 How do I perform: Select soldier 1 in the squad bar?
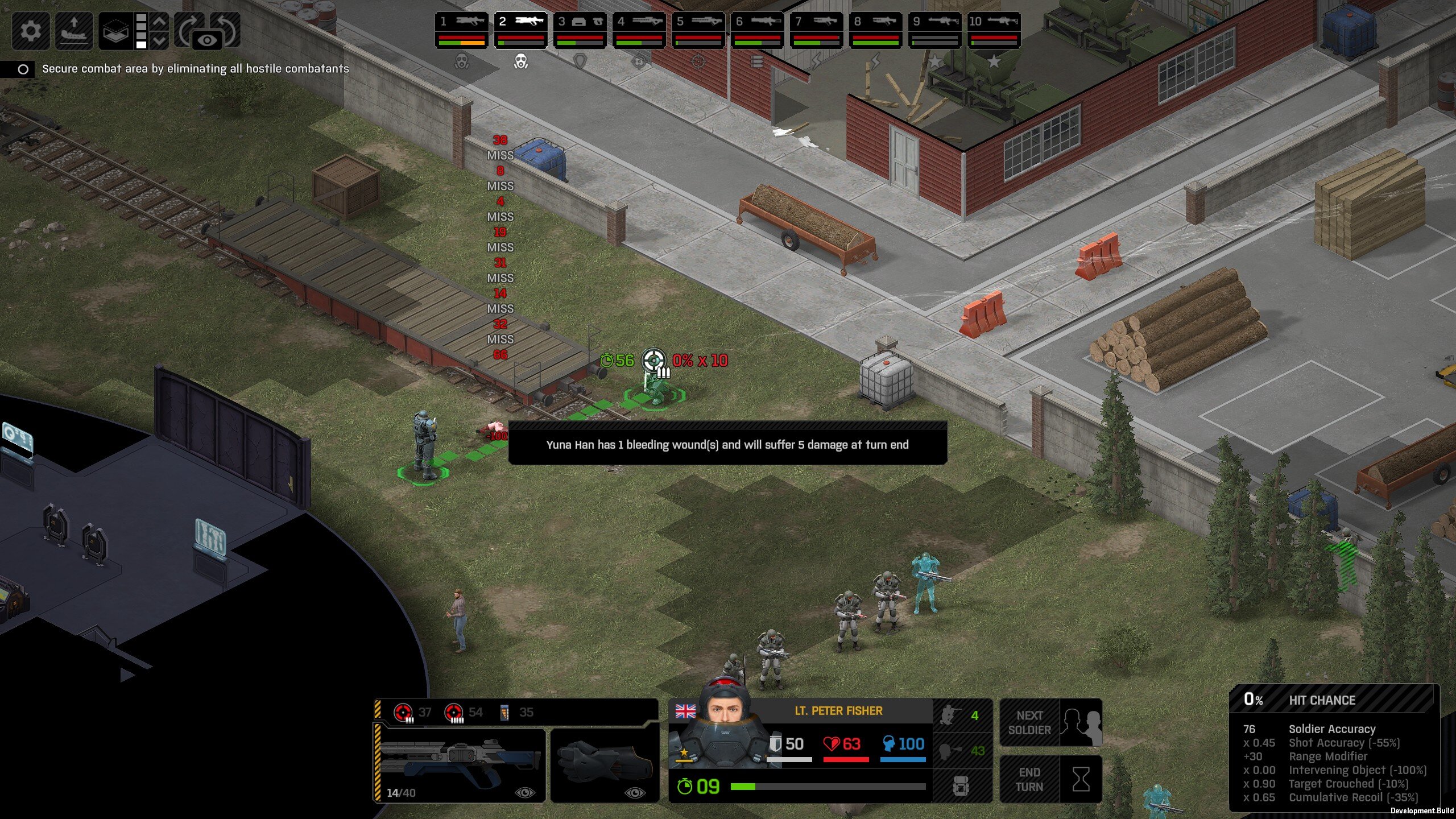(462, 30)
